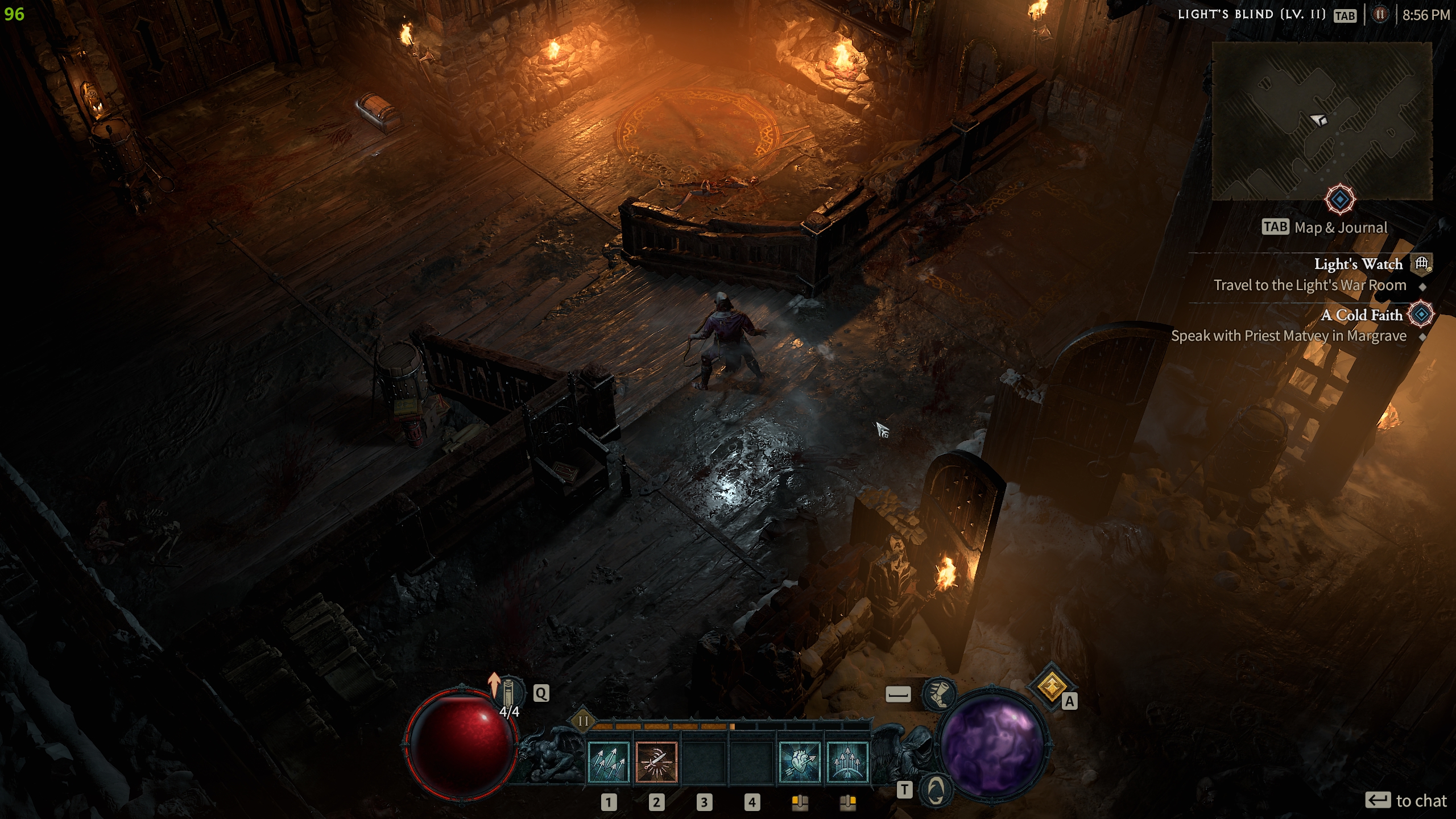Activate the multi-arrow volley skill
Image resolution: width=1456 pixels, height=819 pixels.
pos(608,763)
